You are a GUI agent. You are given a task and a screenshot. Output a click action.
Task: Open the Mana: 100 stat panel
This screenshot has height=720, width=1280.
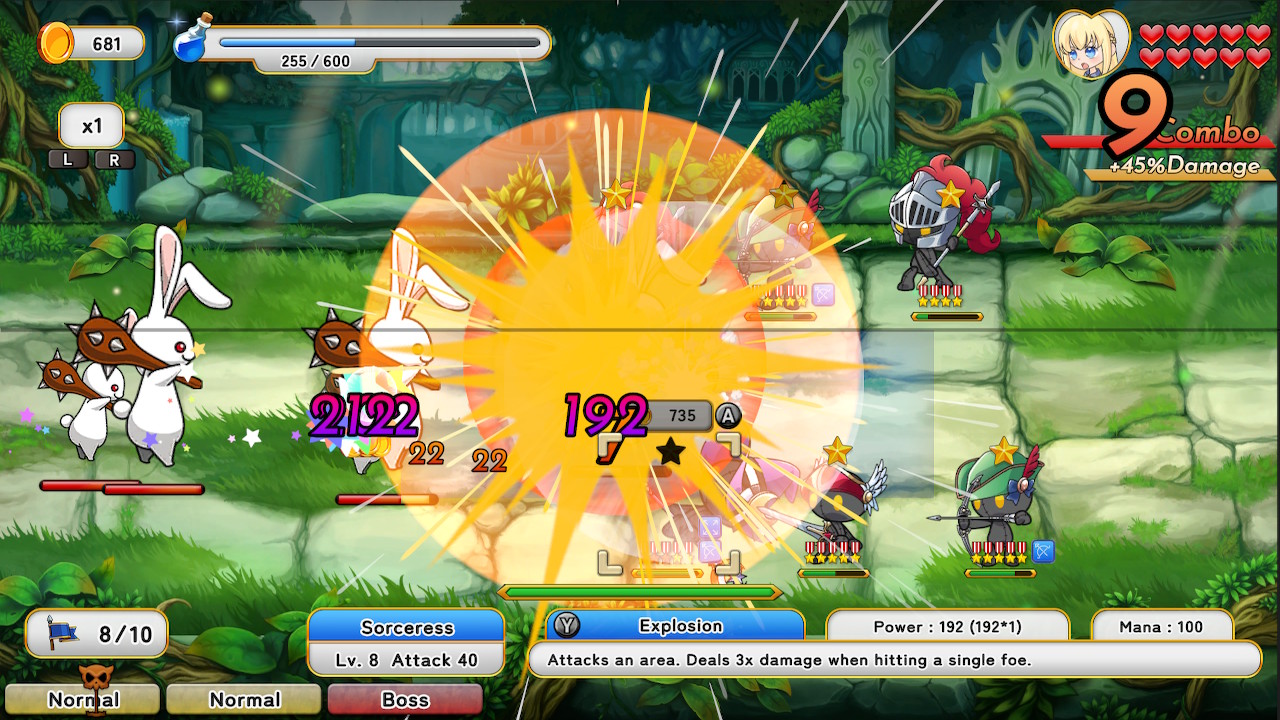(x=1160, y=626)
